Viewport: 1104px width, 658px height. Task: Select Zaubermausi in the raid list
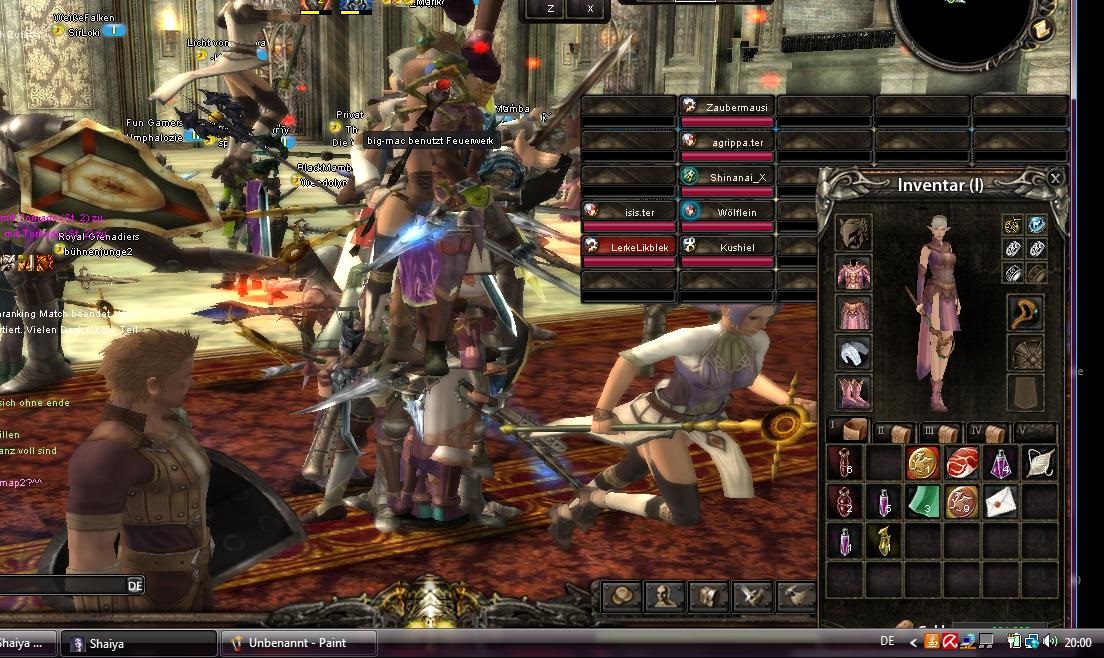(727, 106)
